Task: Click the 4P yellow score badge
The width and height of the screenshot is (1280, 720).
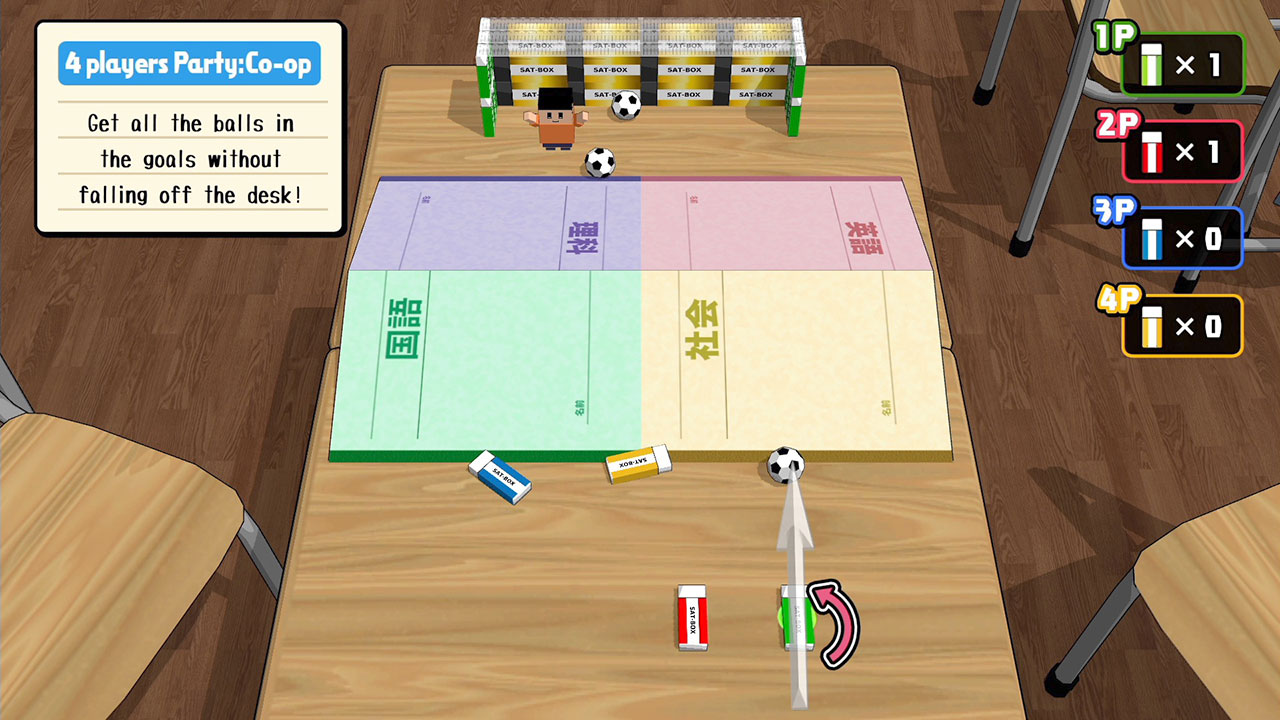Action: click(x=1183, y=324)
